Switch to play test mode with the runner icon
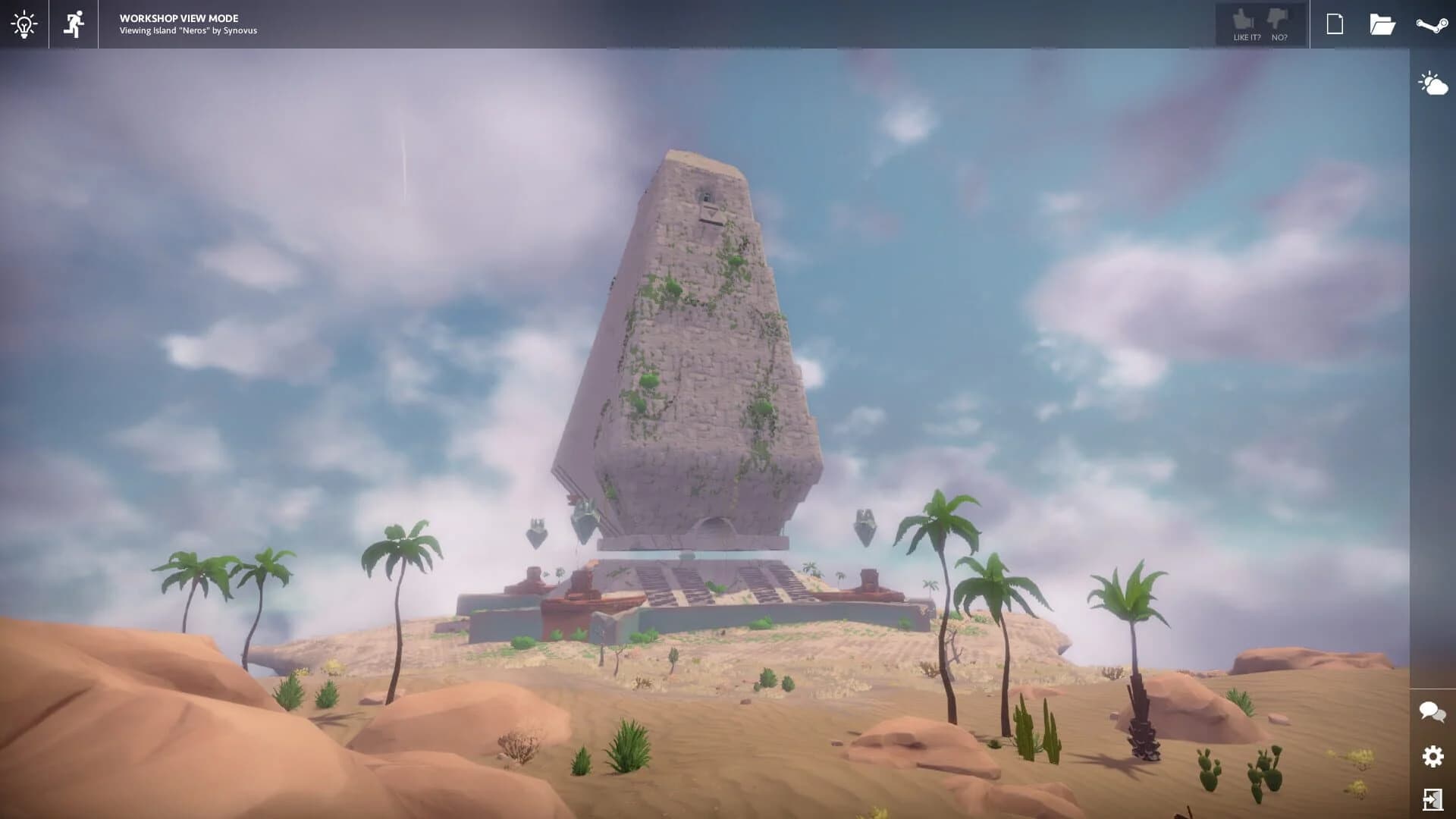 point(73,24)
